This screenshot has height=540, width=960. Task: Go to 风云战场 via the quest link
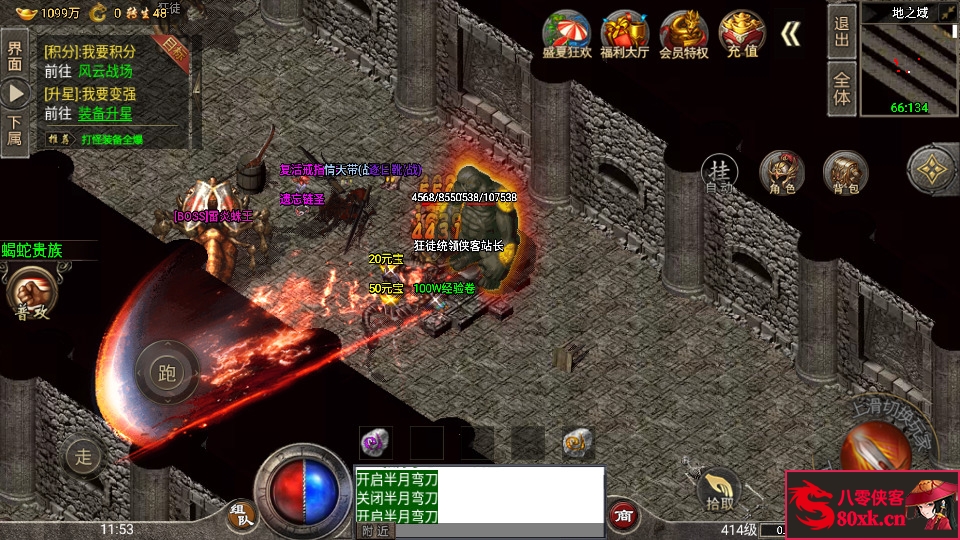tap(105, 71)
